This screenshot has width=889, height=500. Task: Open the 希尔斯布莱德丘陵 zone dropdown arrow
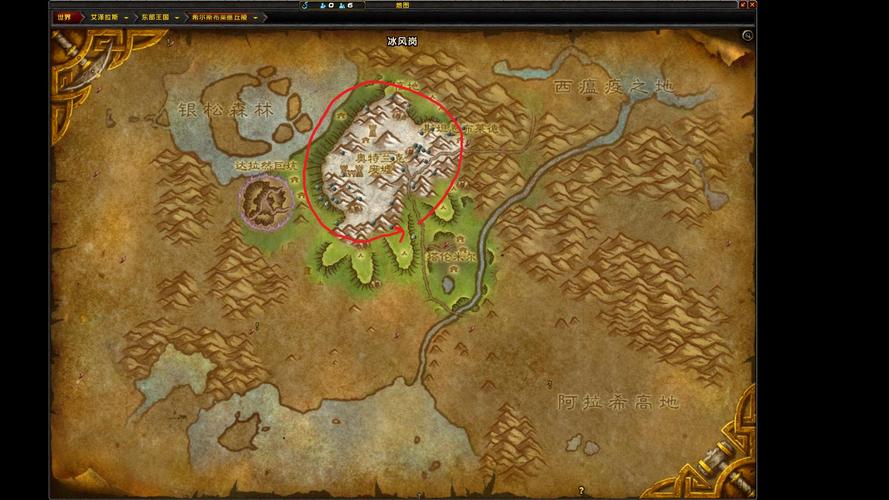(256, 17)
